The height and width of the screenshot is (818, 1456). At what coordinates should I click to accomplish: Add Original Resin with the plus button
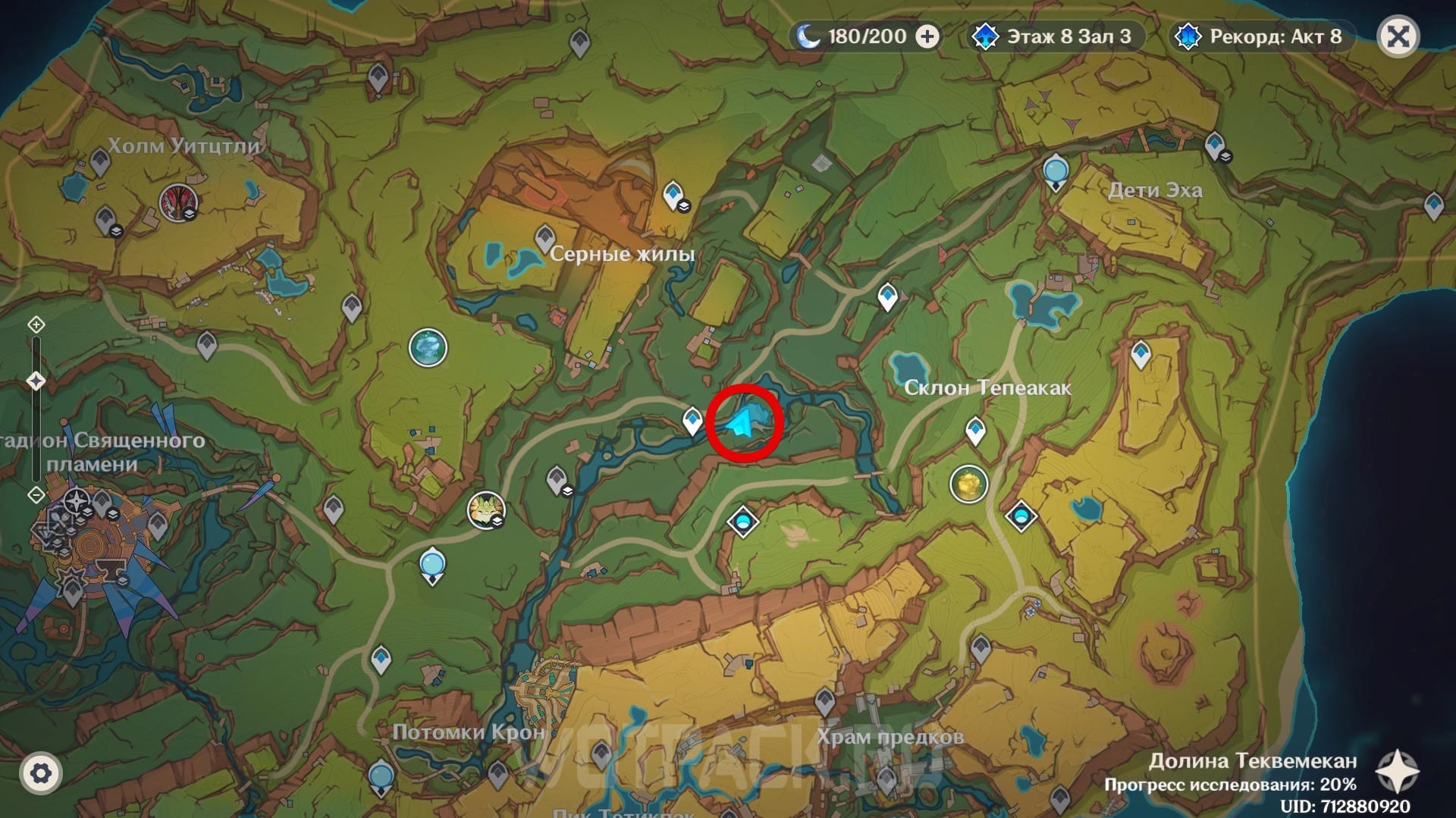(927, 36)
